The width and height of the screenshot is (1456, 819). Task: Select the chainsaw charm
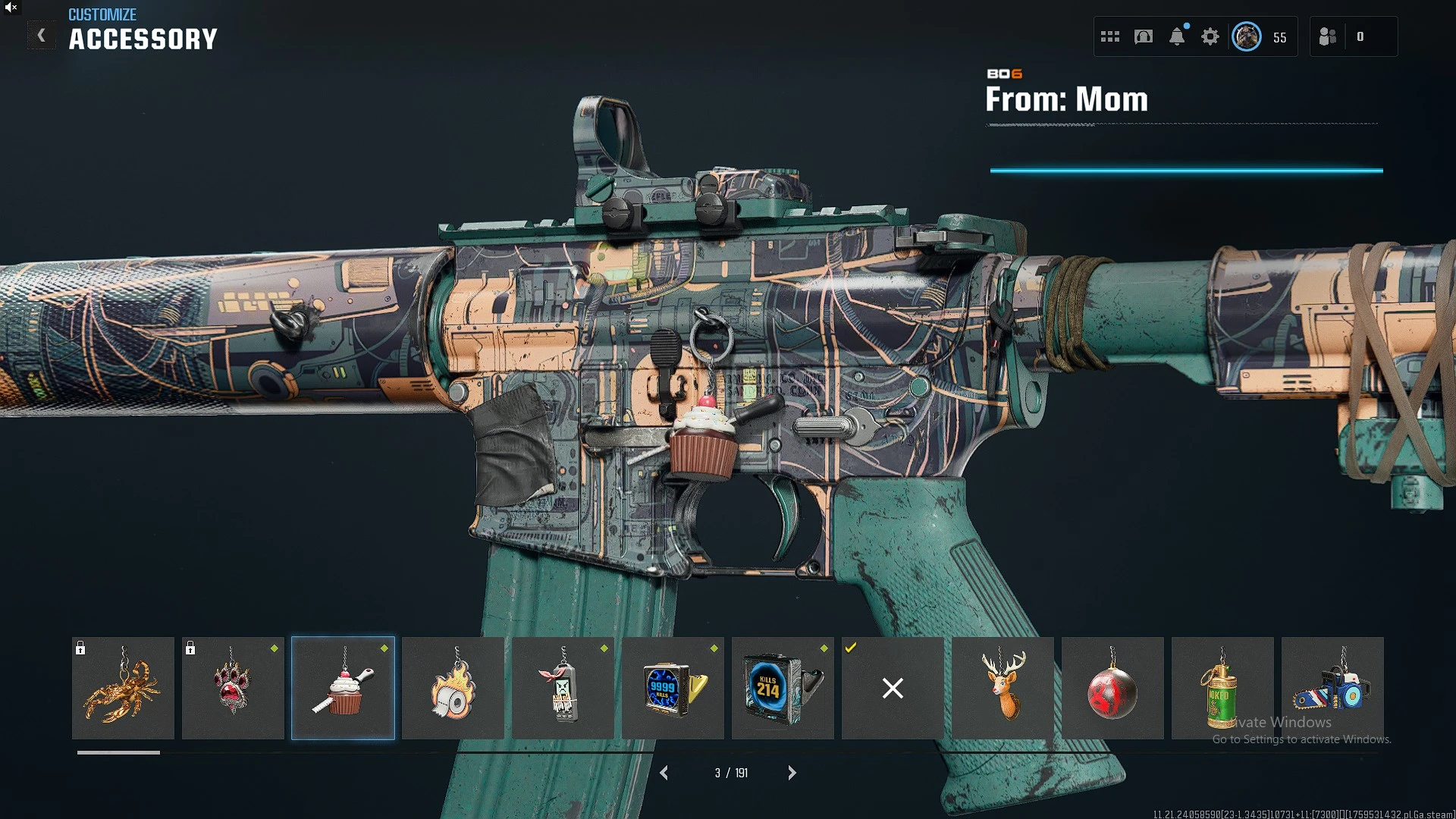pyautogui.click(x=1332, y=688)
